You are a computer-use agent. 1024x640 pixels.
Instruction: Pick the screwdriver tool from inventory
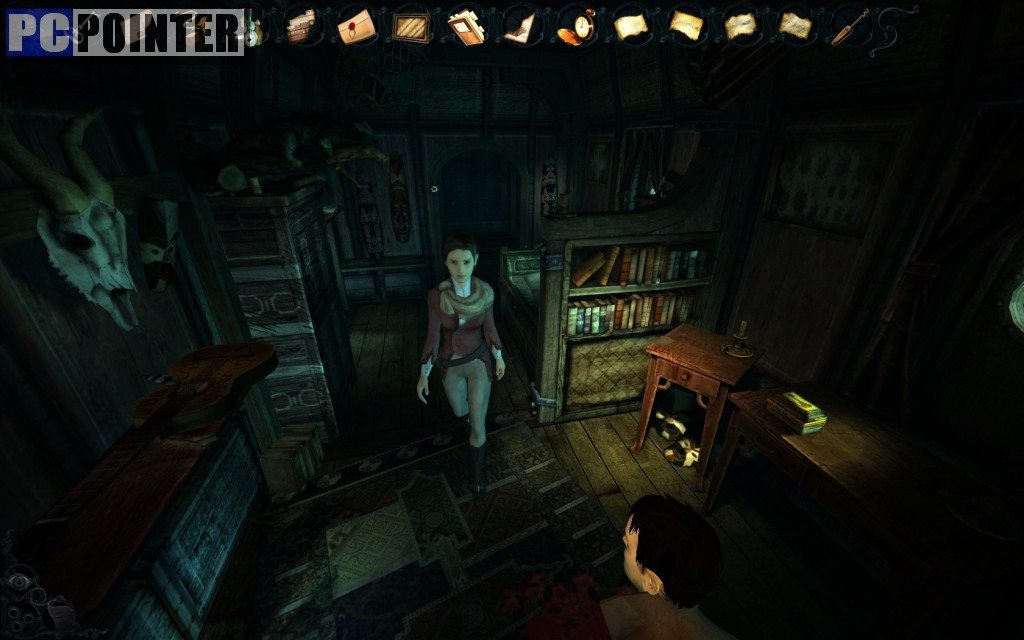click(849, 25)
